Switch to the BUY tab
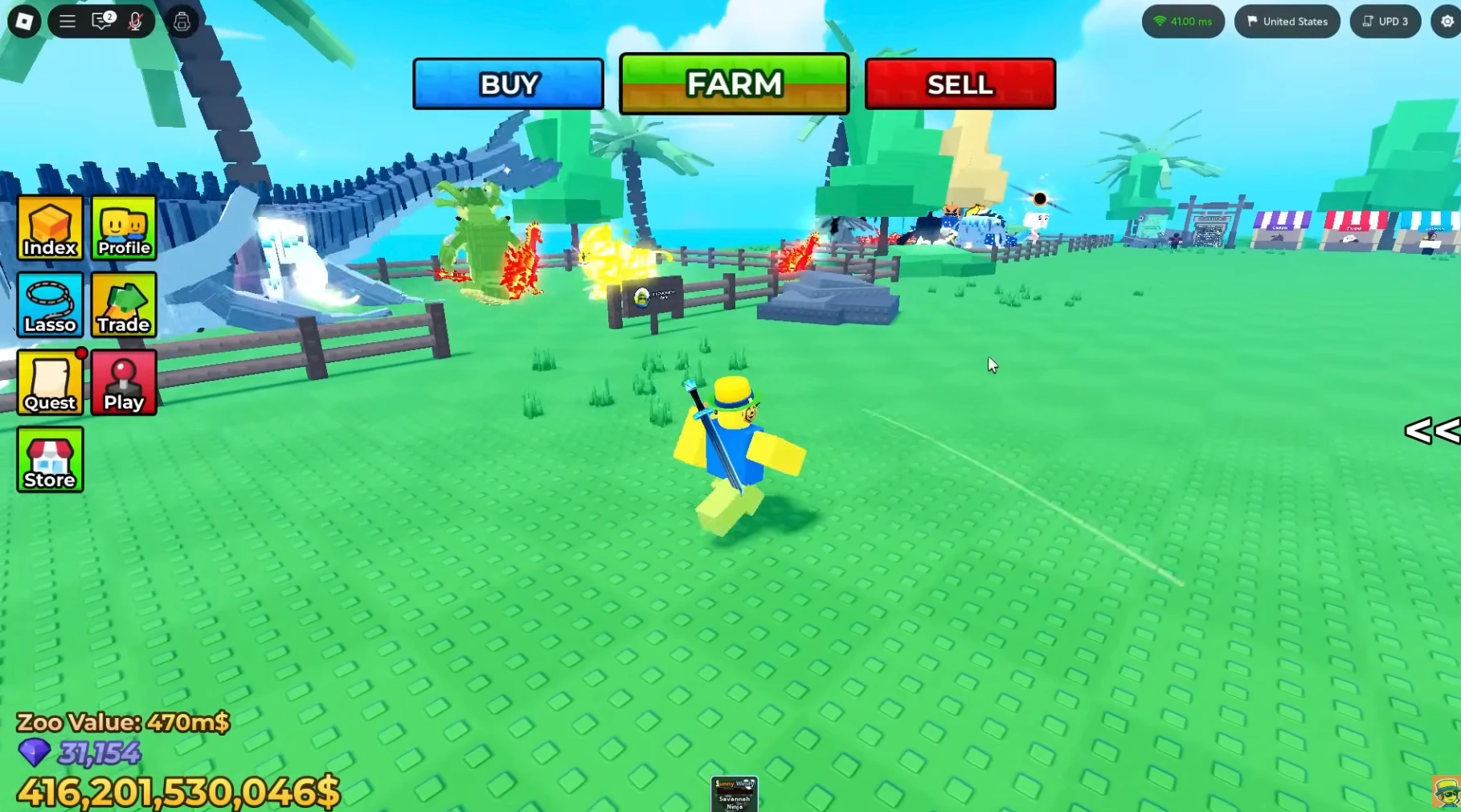Image resolution: width=1461 pixels, height=812 pixels. [508, 84]
